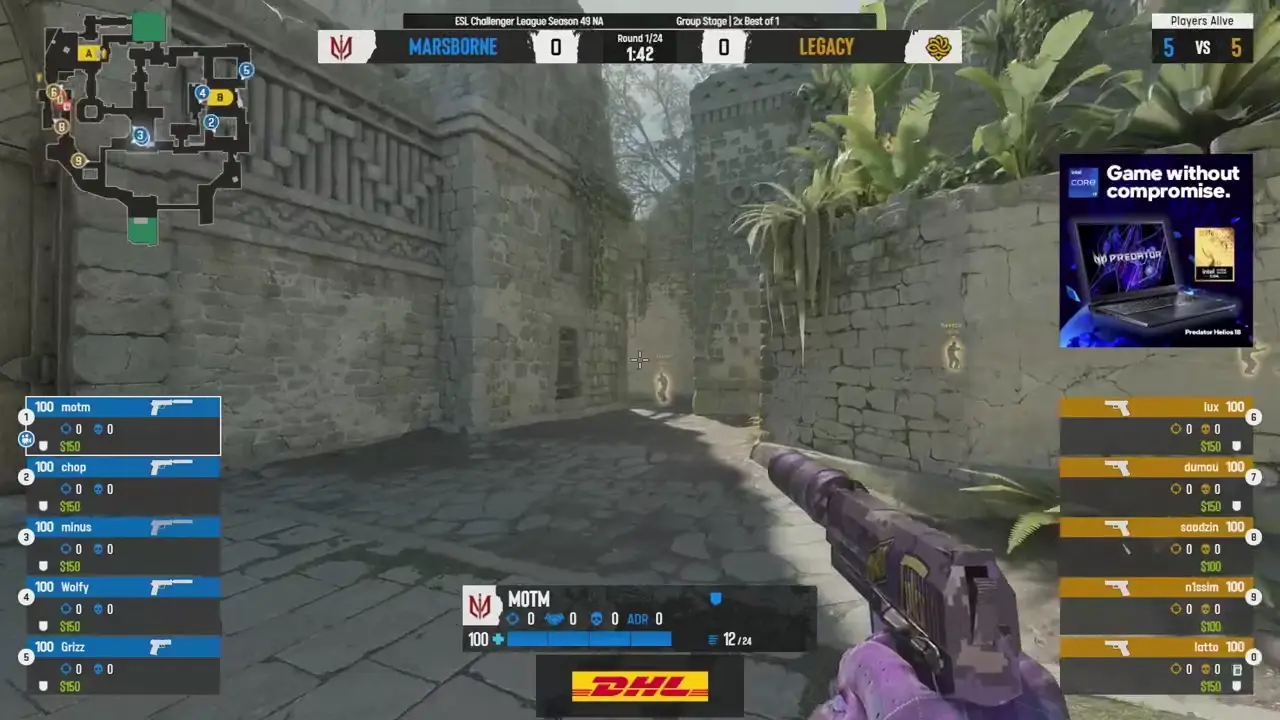Click the armor shield icon under chop
The image size is (1280, 720).
pyautogui.click(x=43, y=506)
